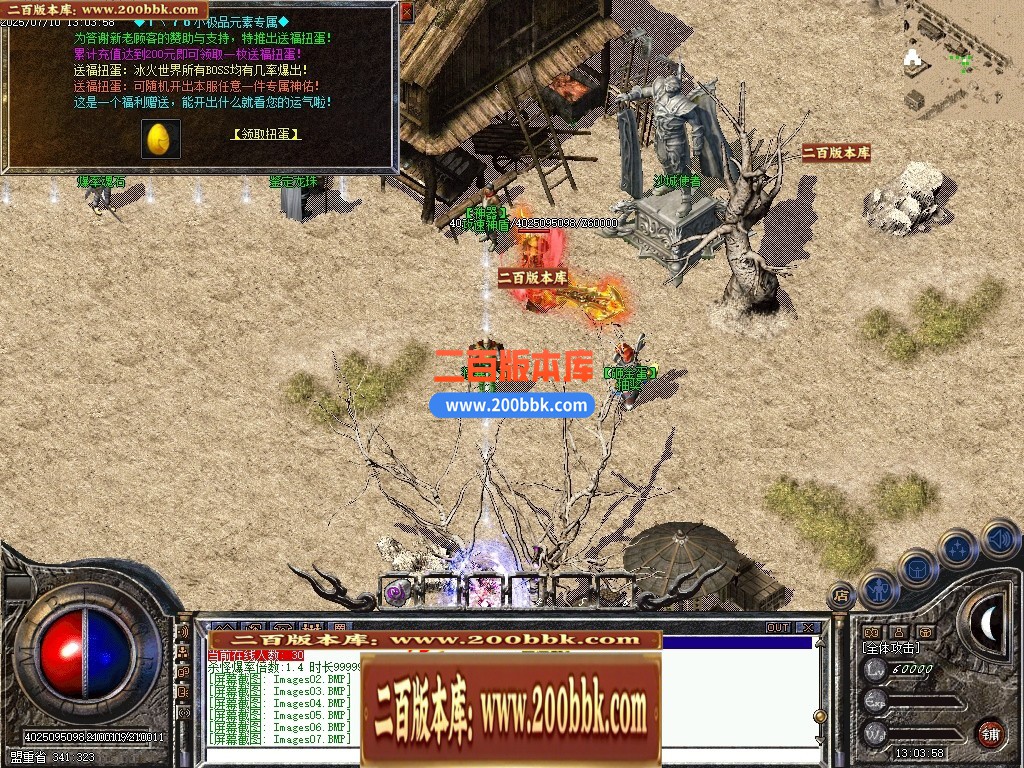Click the red 铺 stall button
The image size is (1024, 768).
[x=990, y=733]
